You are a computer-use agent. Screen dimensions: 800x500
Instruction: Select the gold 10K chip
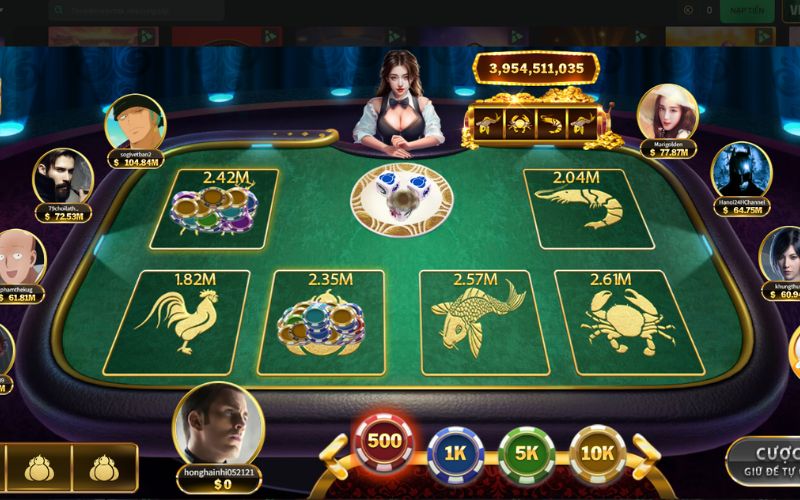click(x=597, y=453)
